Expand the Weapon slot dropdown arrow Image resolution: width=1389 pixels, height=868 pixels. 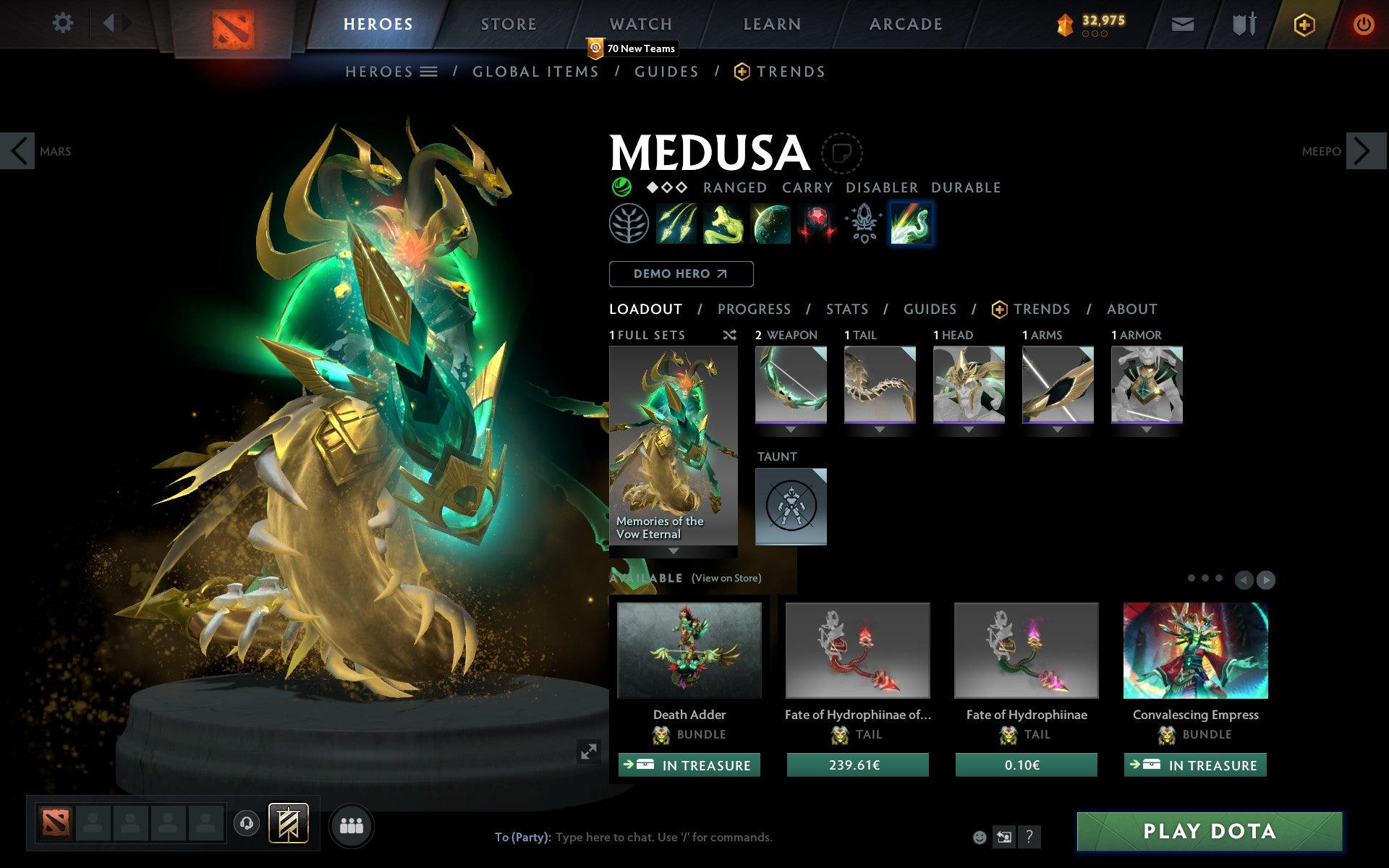pos(791,428)
